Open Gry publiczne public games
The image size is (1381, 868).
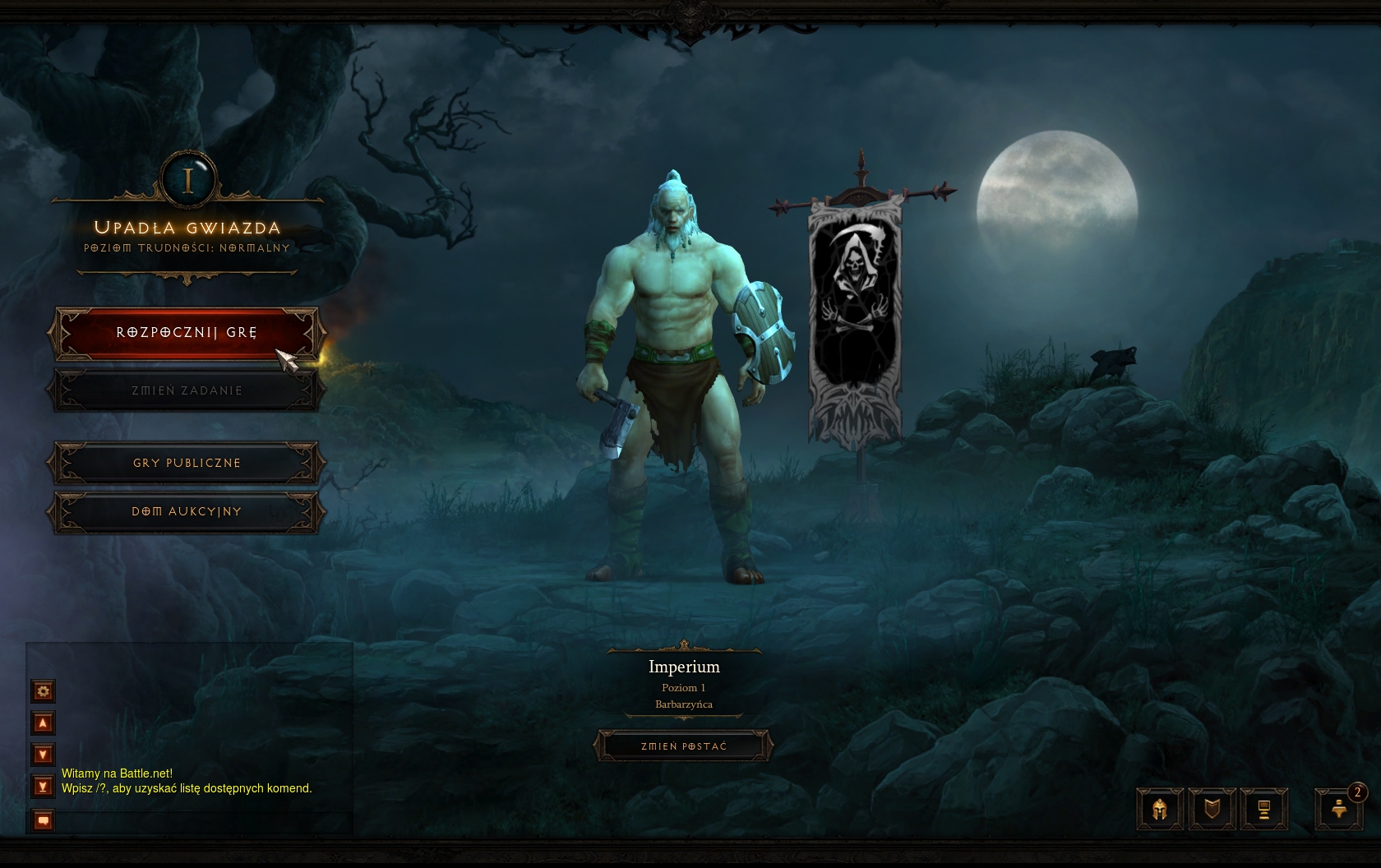[187, 463]
